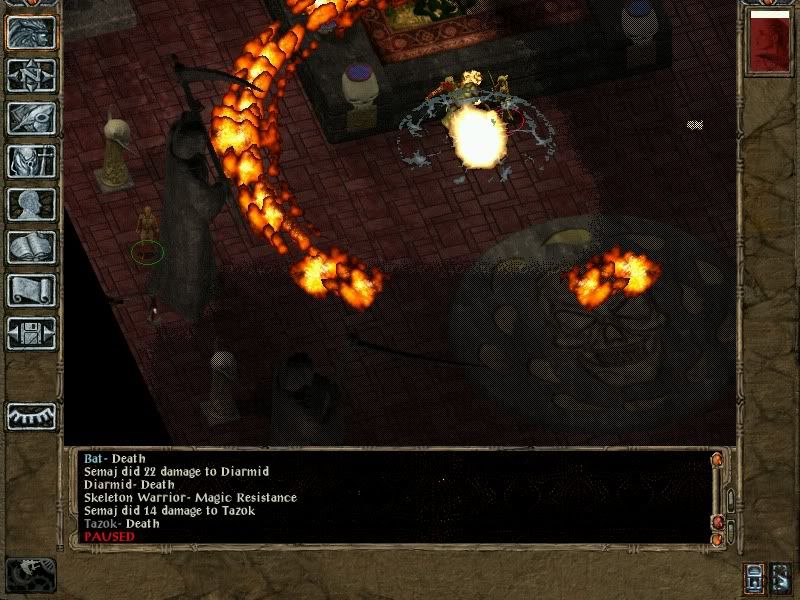This screenshot has width=800, height=600.
Task: Click the red gem beside the message log
Action: [x=716, y=523]
